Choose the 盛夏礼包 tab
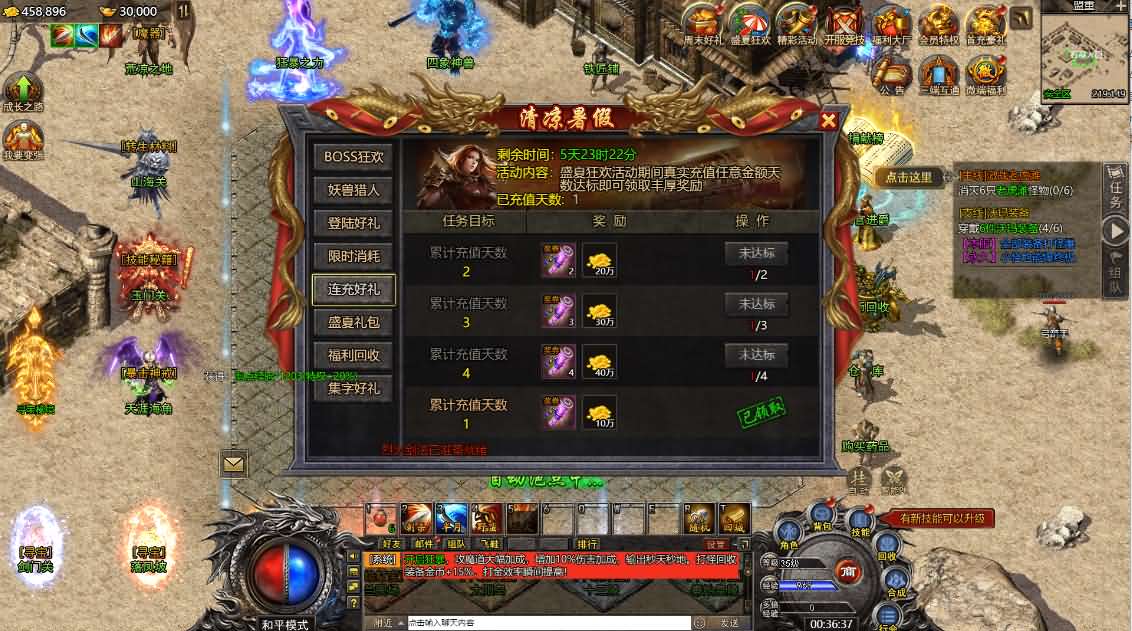1132x631 pixels. [x=353, y=322]
